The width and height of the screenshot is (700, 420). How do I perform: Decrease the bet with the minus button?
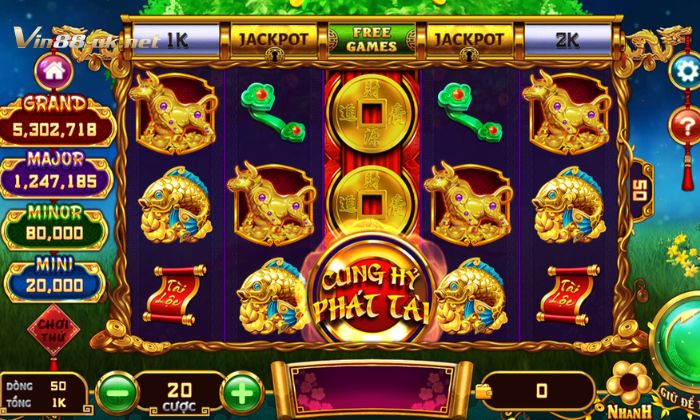117,387
